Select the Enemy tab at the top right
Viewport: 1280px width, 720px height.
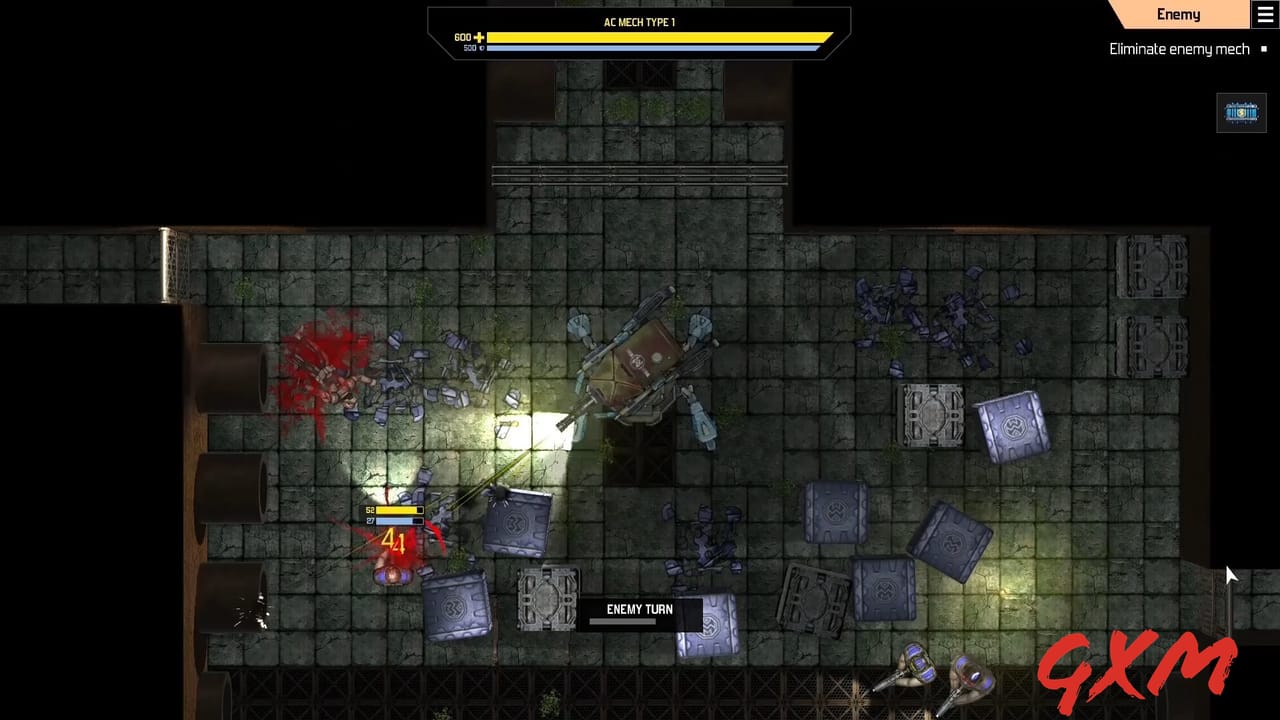click(x=1180, y=14)
